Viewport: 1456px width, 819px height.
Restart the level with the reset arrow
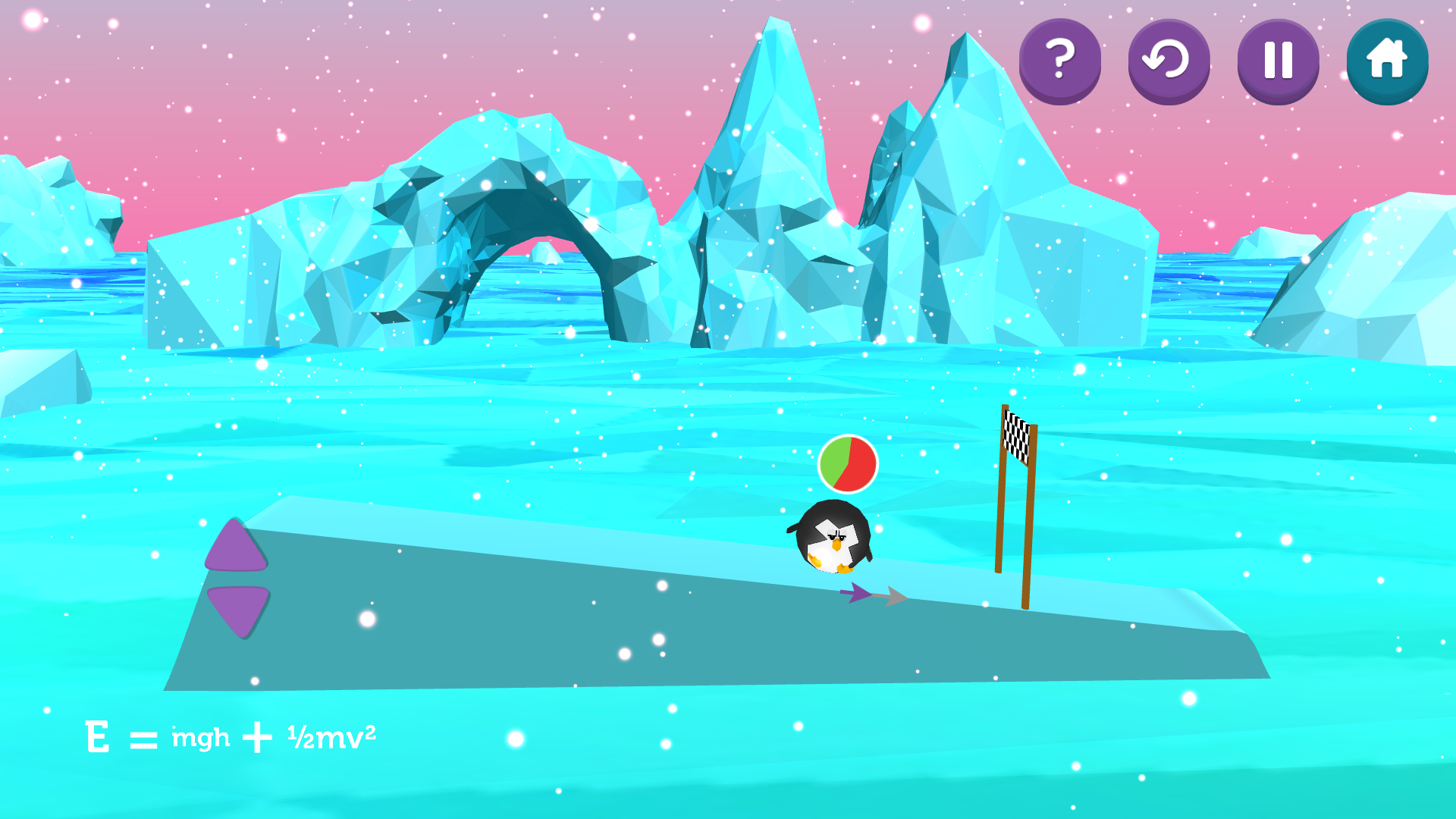click(1169, 61)
